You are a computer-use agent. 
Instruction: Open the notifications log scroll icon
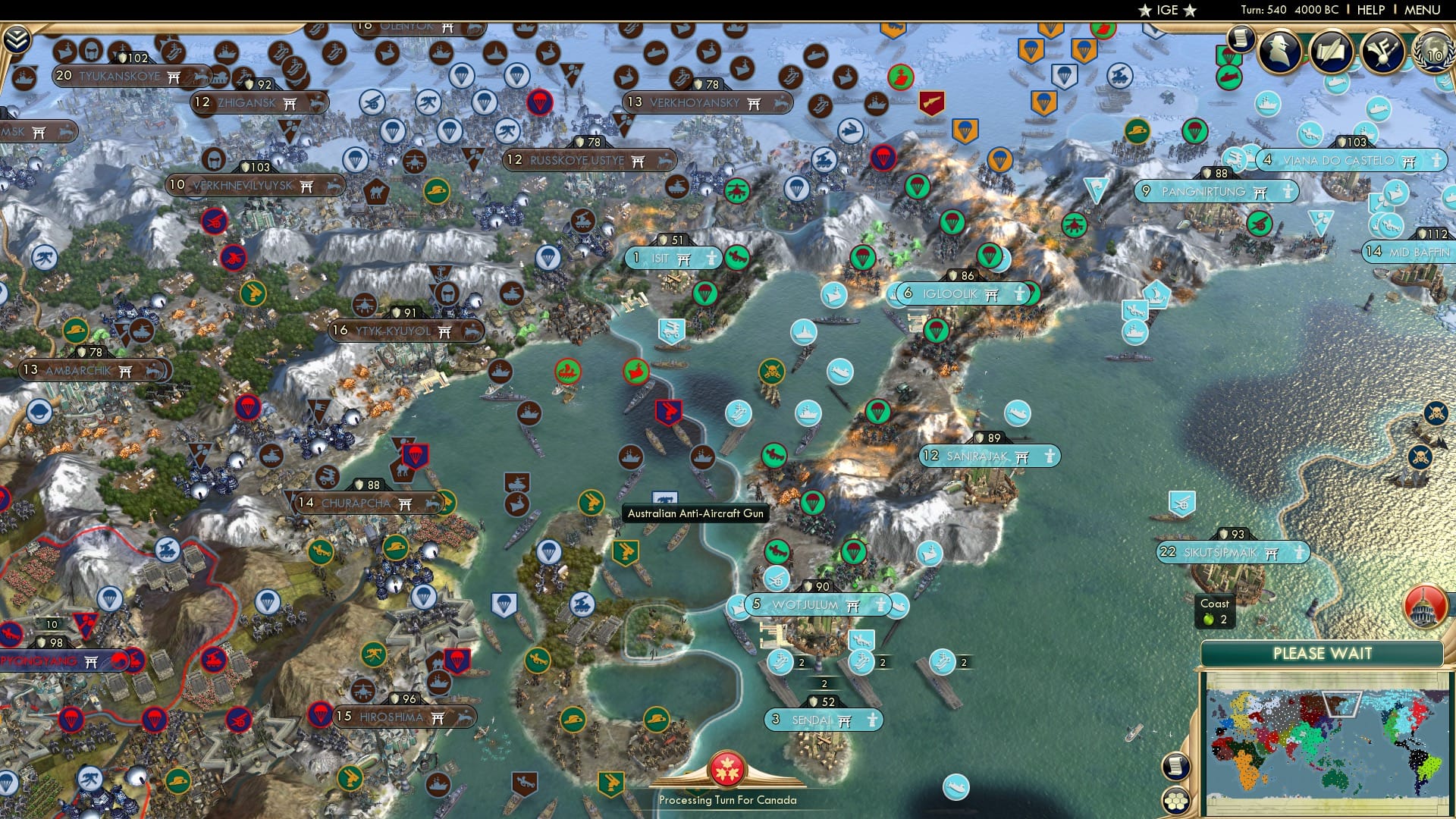[x=1241, y=40]
